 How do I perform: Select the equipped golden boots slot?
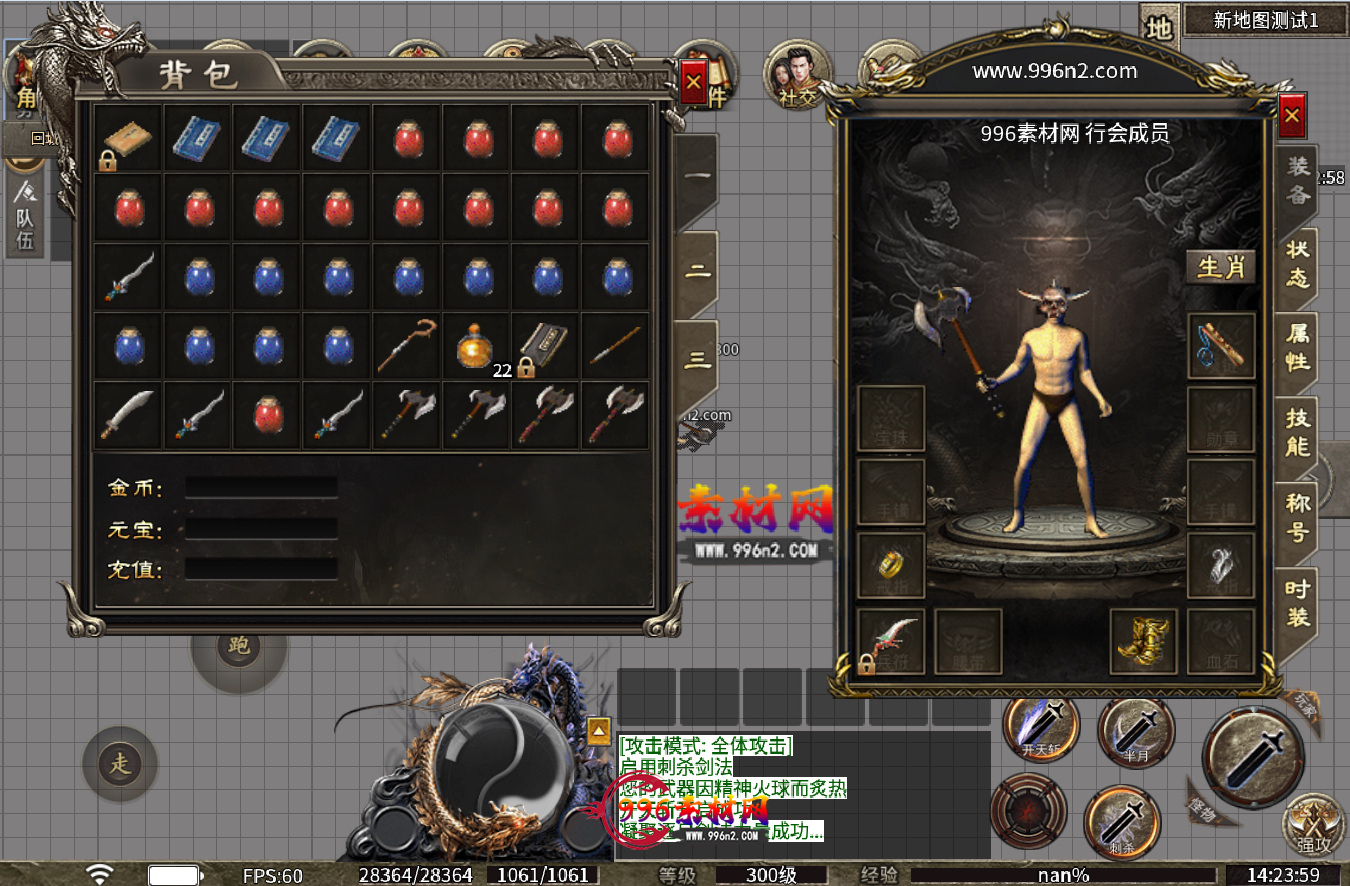point(1143,641)
